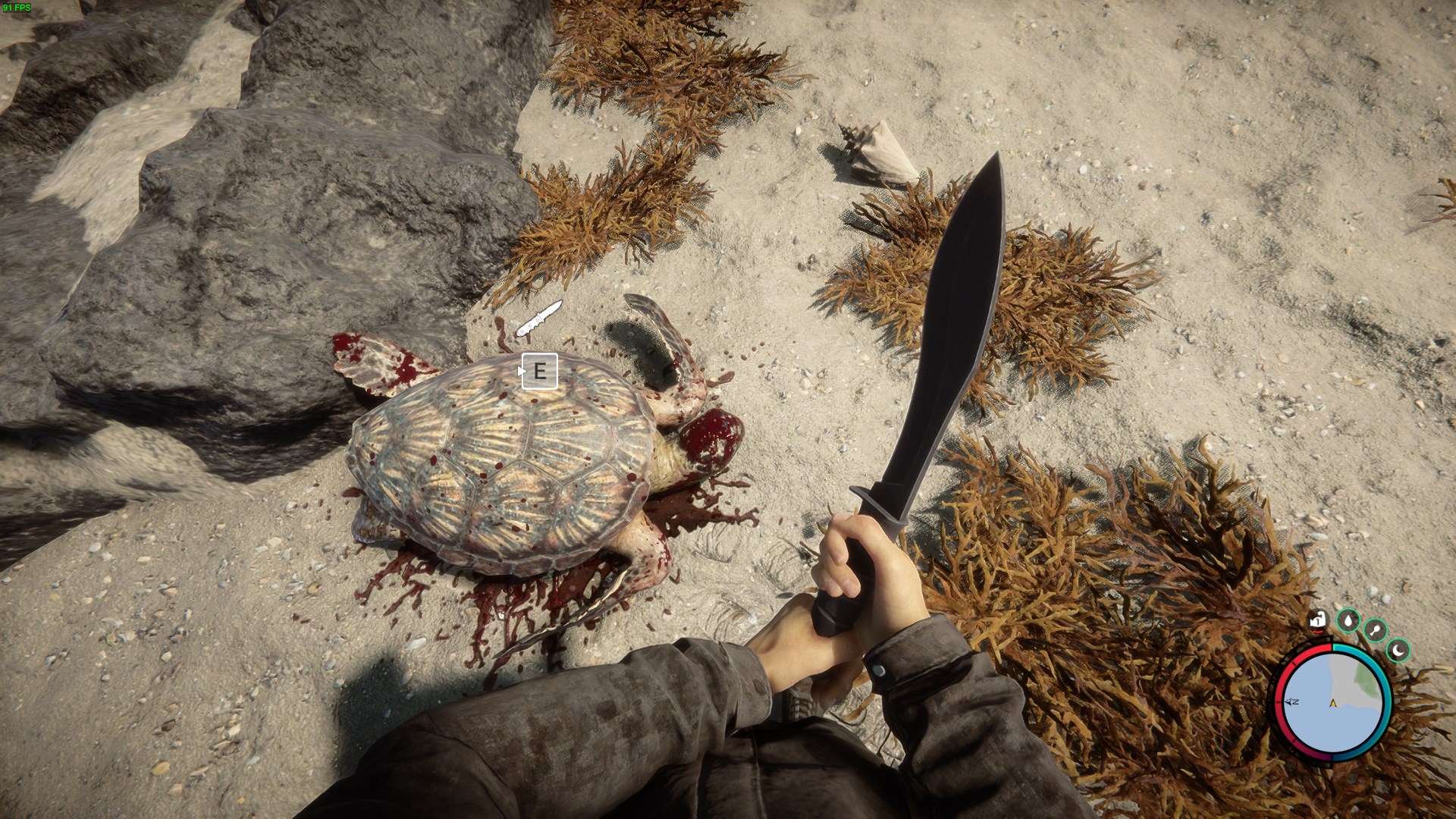Image resolution: width=1456 pixels, height=819 pixels.
Task: Click the drumstick hunger icon
Action: click(1375, 630)
